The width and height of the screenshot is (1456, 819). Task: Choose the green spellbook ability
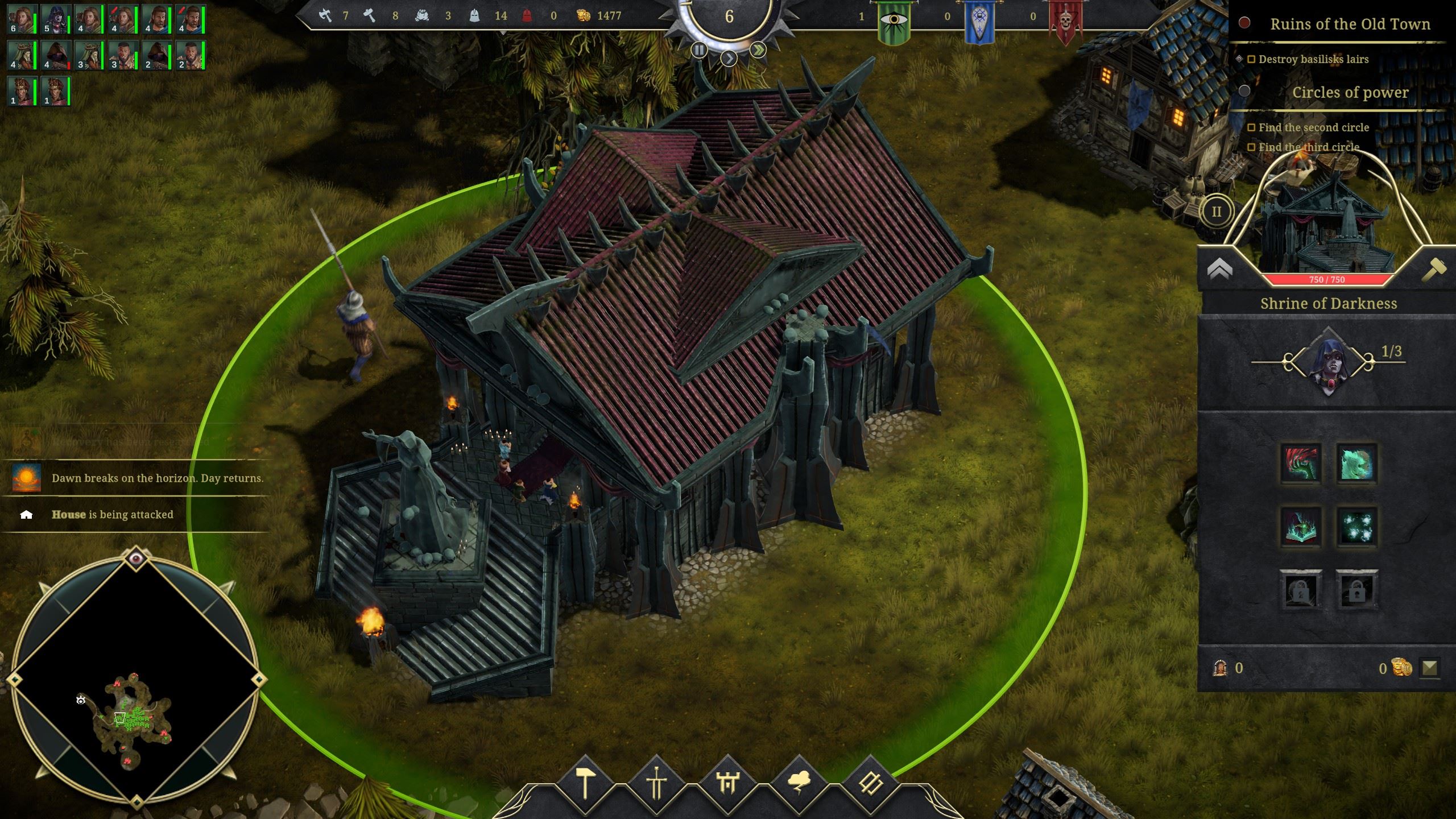[x=1301, y=527]
